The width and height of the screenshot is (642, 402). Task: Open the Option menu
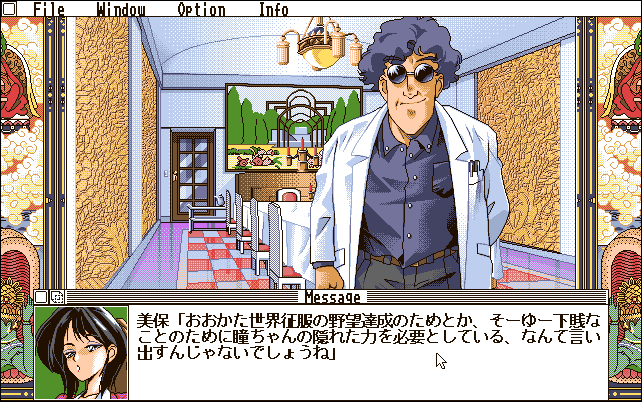click(x=201, y=10)
